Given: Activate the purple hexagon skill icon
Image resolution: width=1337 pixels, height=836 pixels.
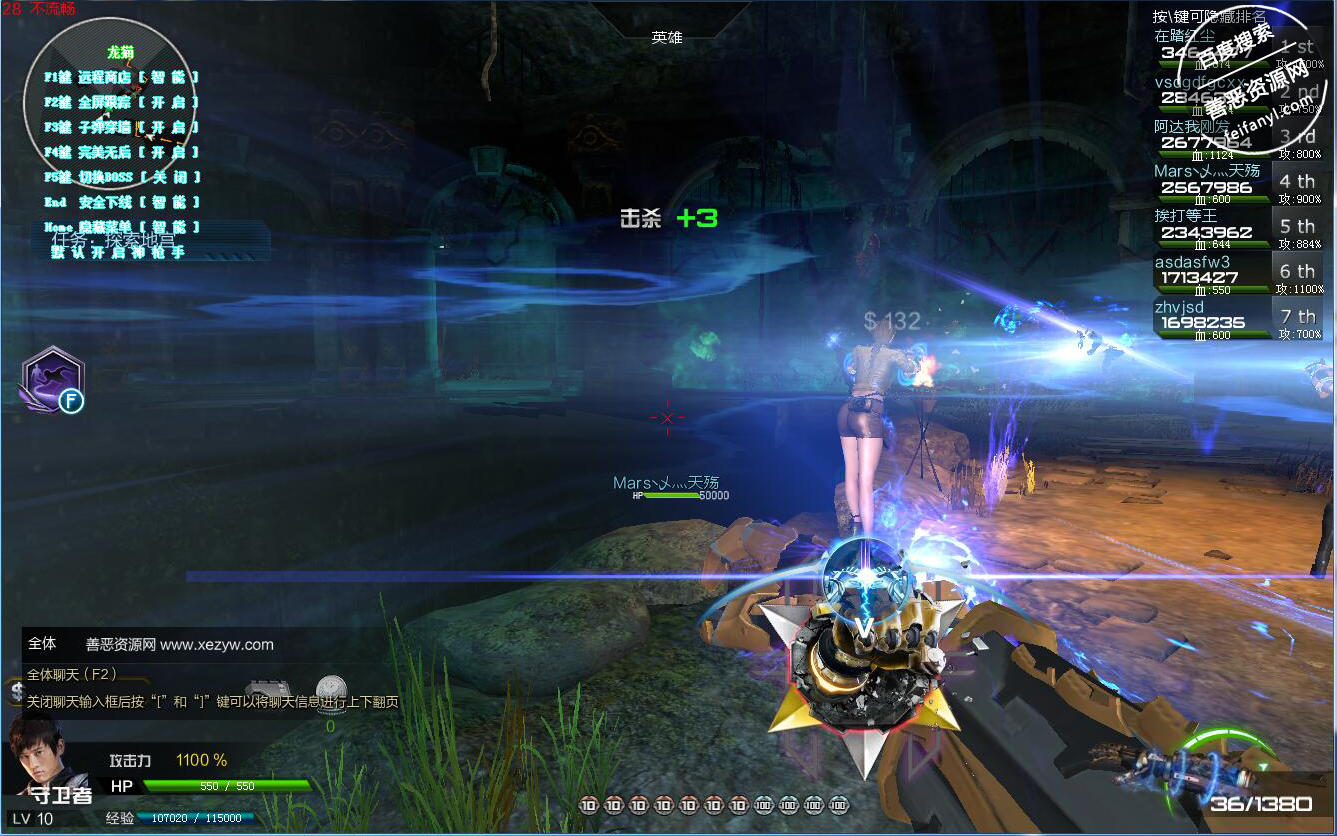Looking at the screenshot, I should [53, 380].
